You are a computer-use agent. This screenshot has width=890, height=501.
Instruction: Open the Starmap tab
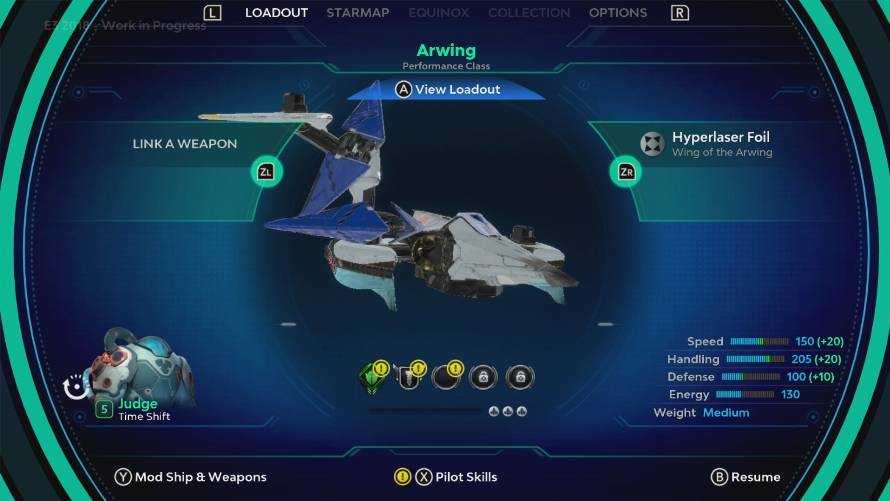(359, 13)
